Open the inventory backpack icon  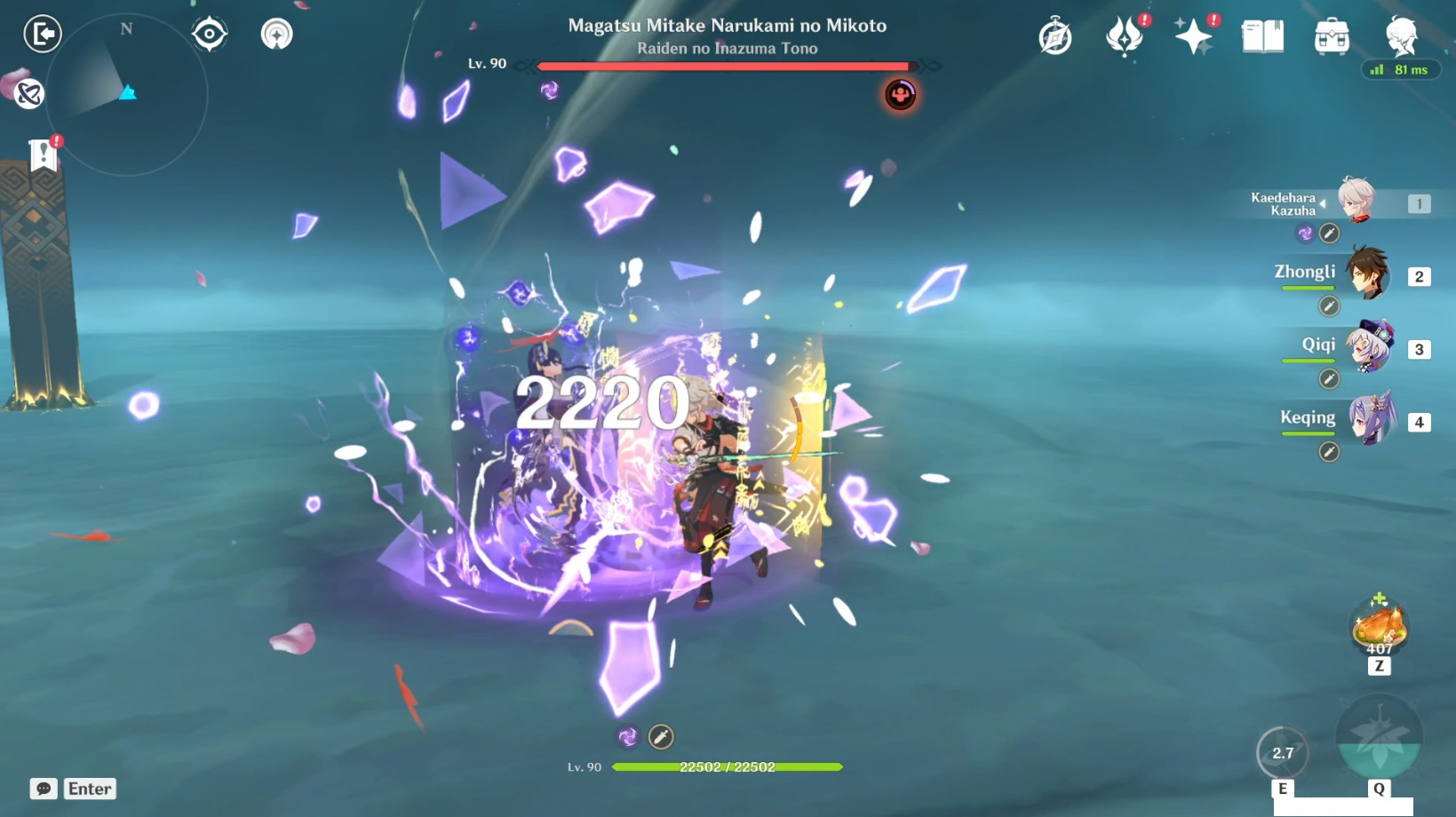point(1330,36)
